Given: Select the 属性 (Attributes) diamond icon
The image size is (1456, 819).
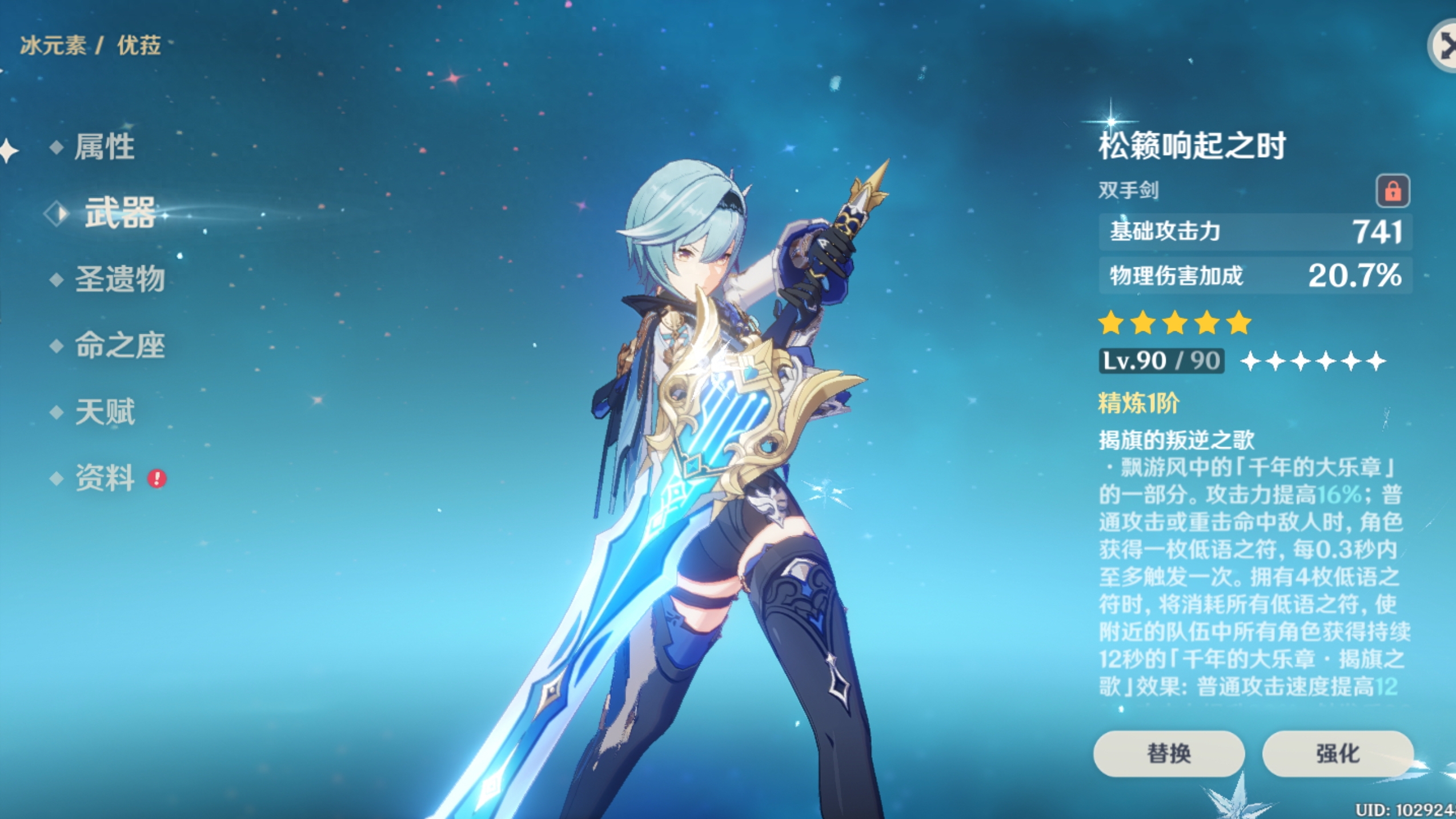Looking at the screenshot, I should click(57, 147).
